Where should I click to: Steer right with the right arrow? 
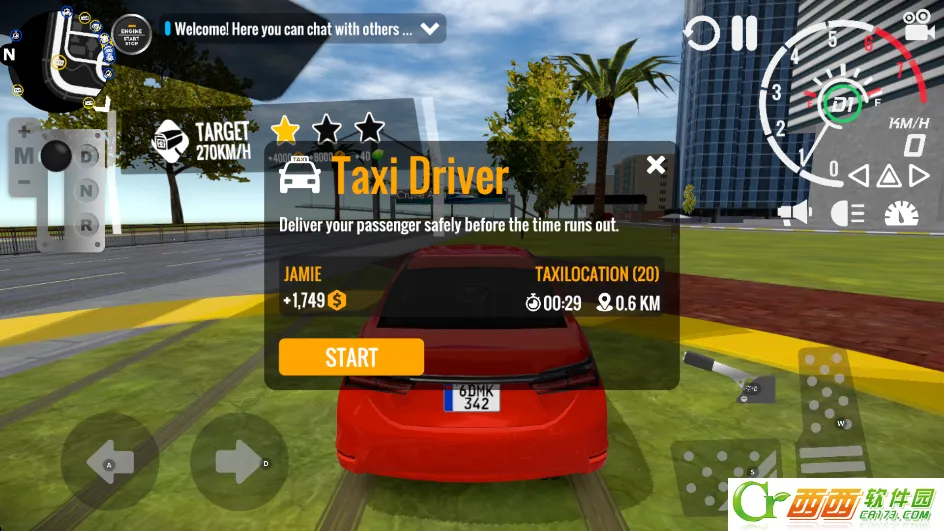pos(238,462)
